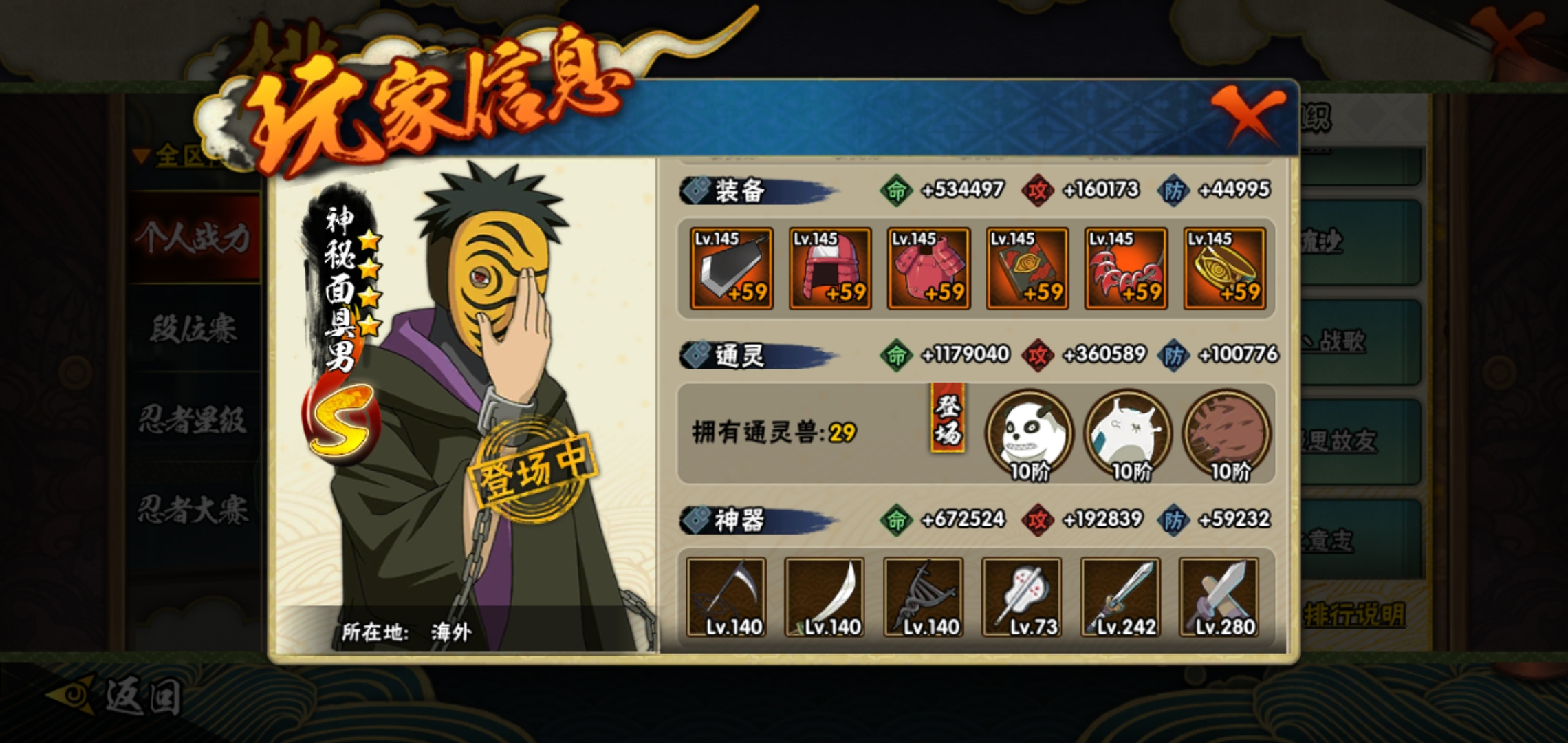View the brown spiky summon beast
Image resolution: width=1568 pixels, height=743 pixels.
(1227, 433)
